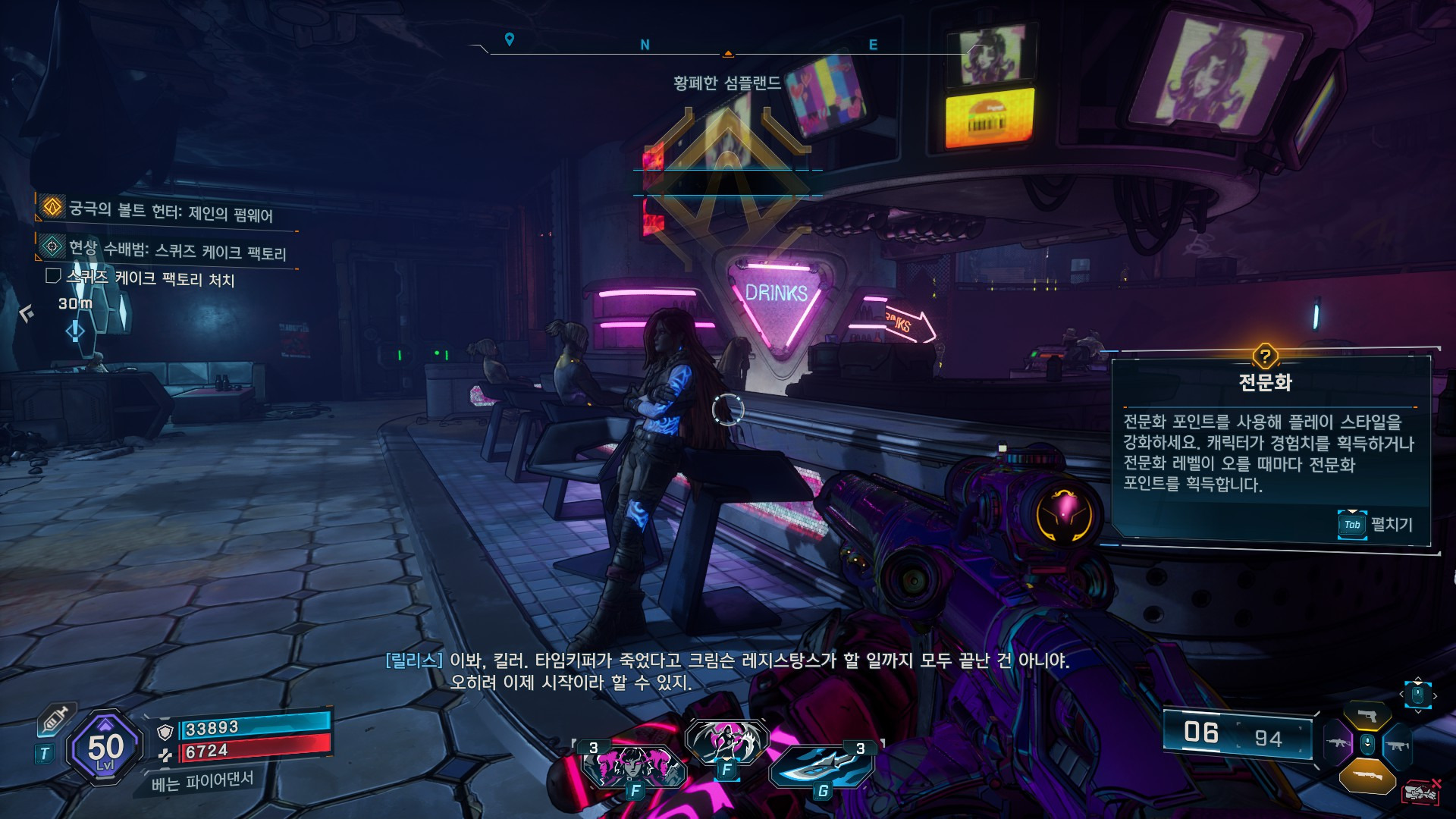
Task: Use the syringe repair kit icon
Action: click(x=55, y=719)
